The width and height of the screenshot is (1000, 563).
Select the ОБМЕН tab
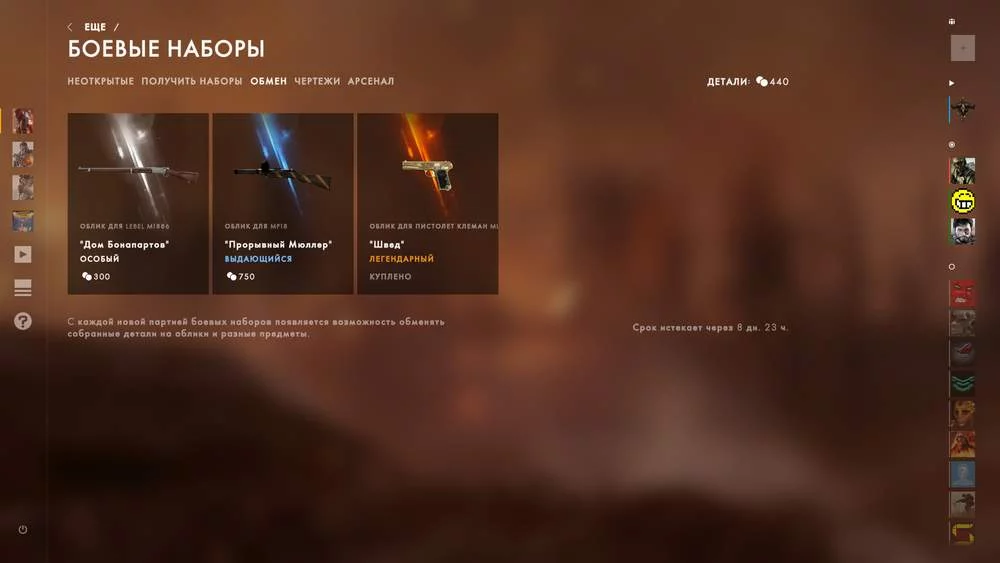[268, 81]
